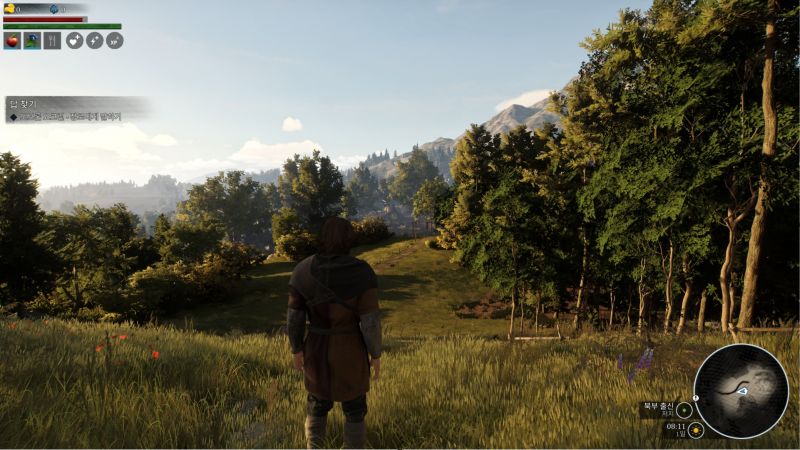Click the heart plus buff icon
800x450 pixels.
coord(75,41)
